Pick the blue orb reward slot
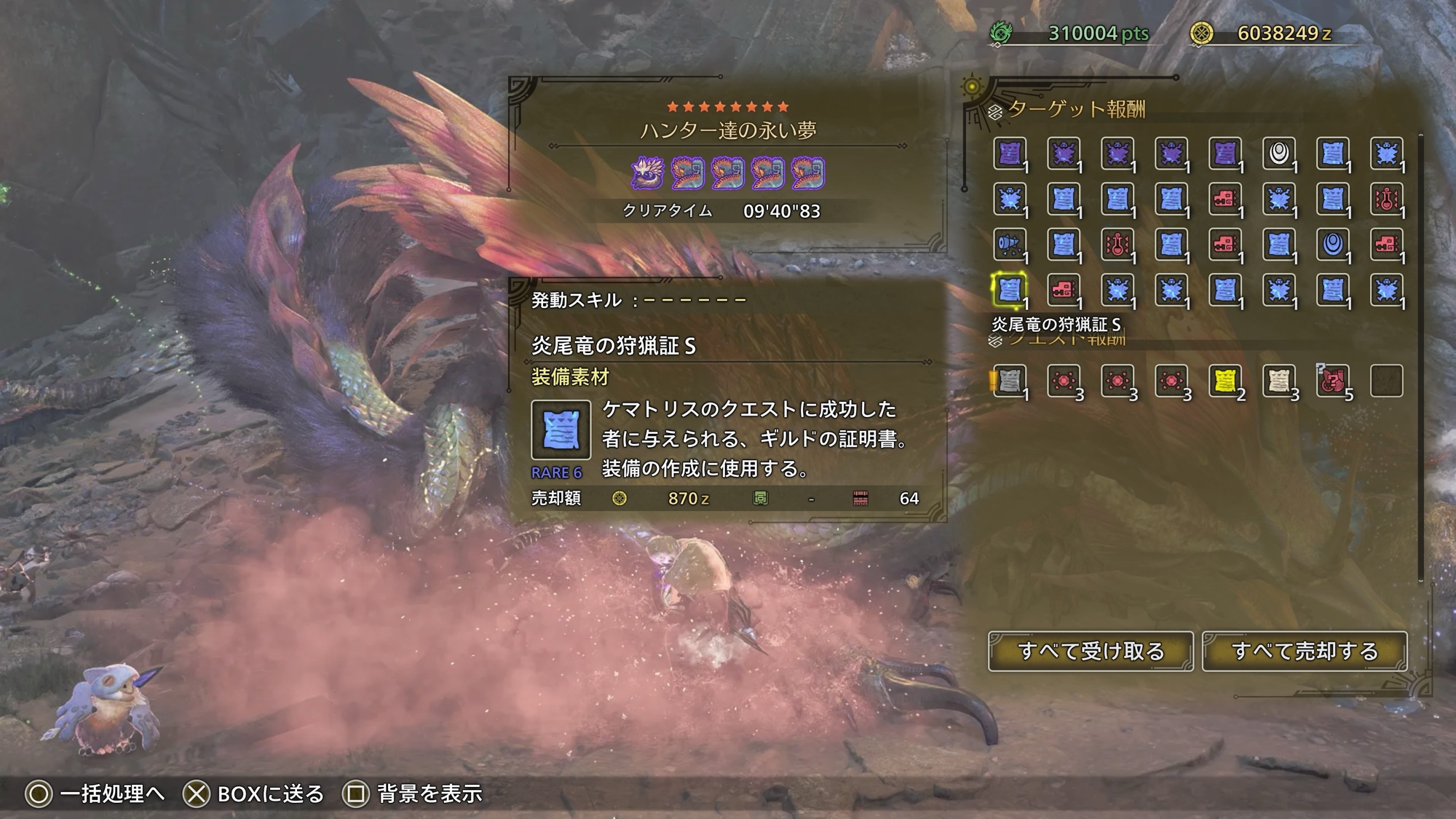1456x819 pixels. click(x=1332, y=245)
